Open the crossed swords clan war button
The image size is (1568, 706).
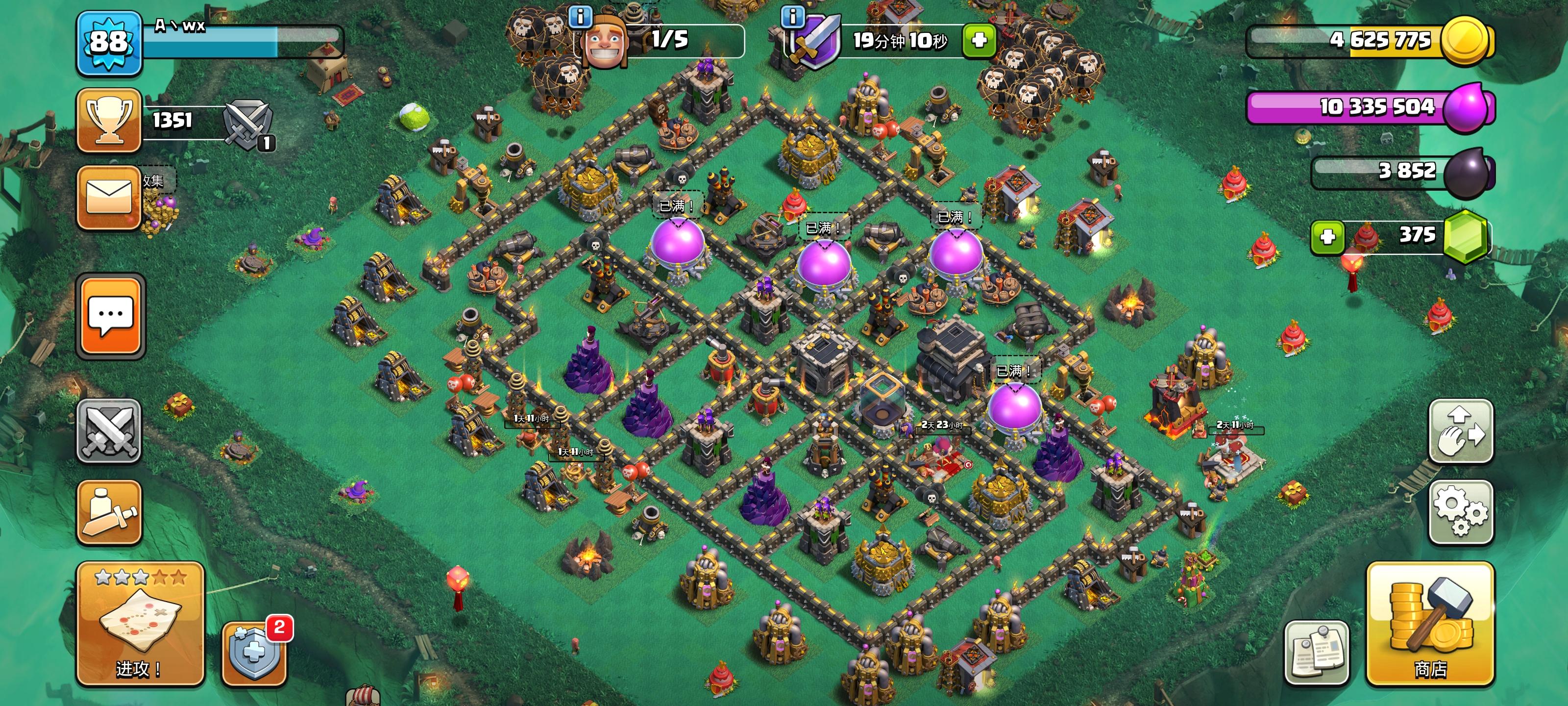tap(109, 431)
